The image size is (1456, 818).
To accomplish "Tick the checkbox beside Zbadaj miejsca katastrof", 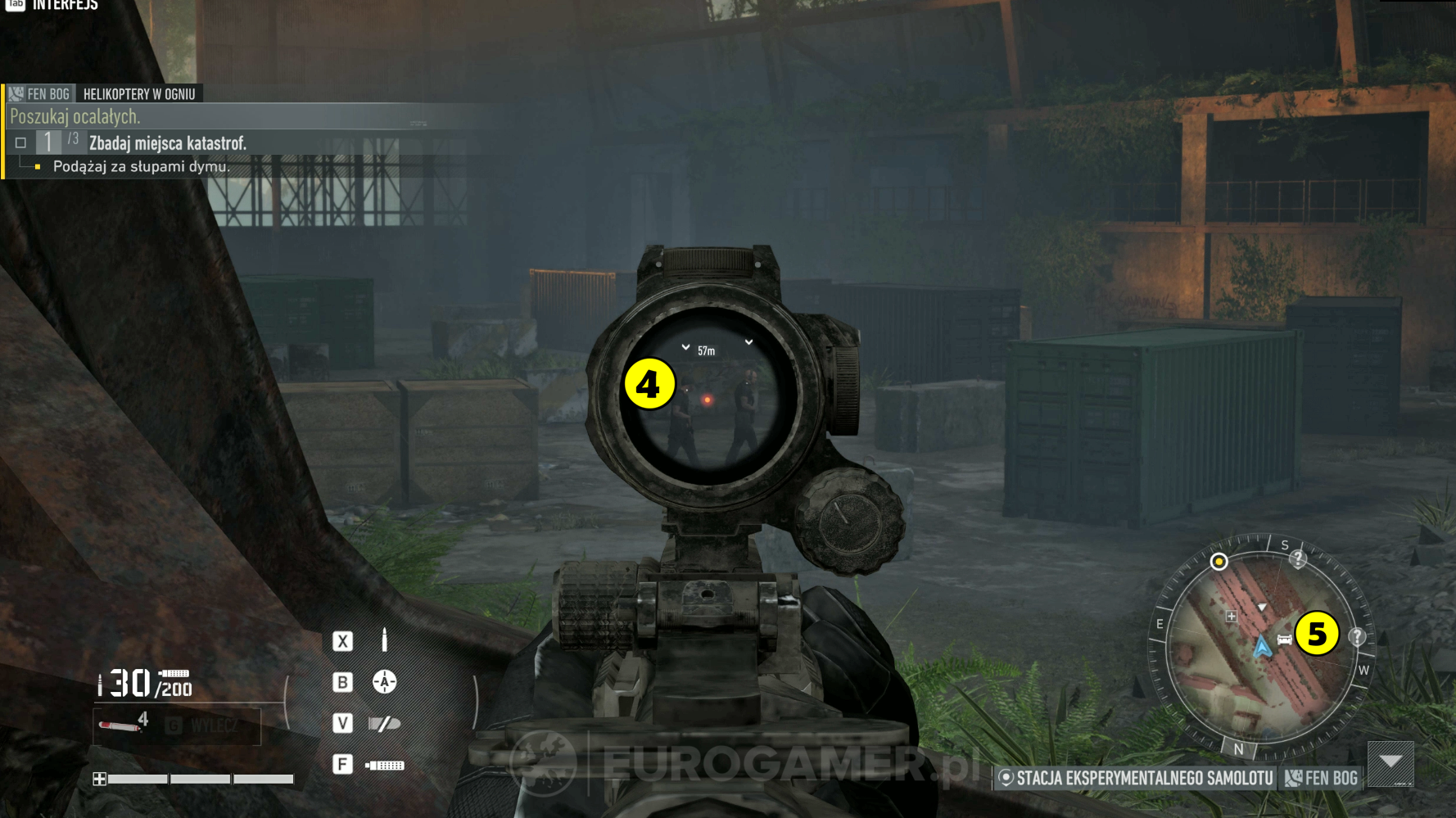I will 20,142.
